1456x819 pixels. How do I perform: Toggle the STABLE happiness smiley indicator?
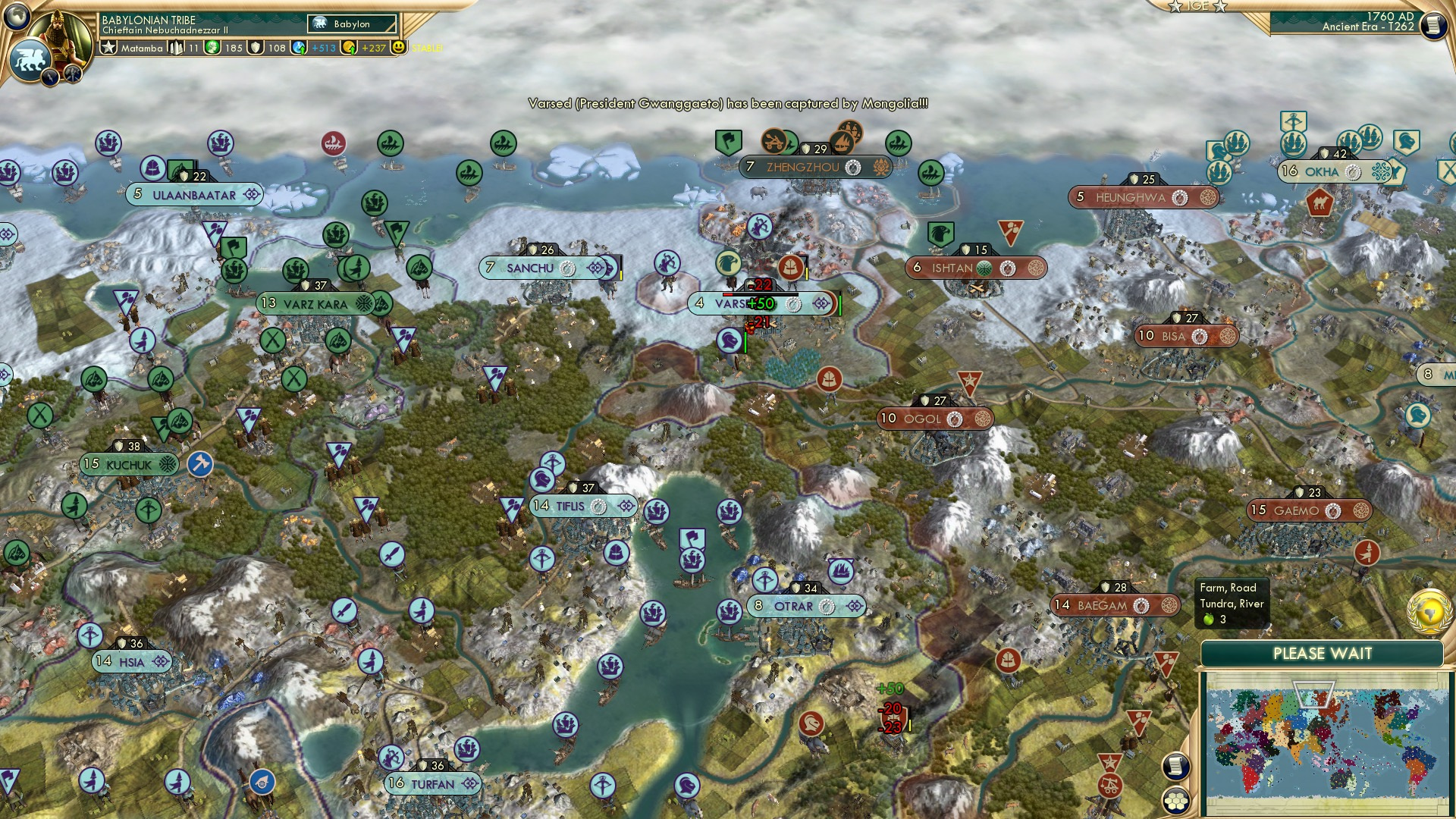400,48
